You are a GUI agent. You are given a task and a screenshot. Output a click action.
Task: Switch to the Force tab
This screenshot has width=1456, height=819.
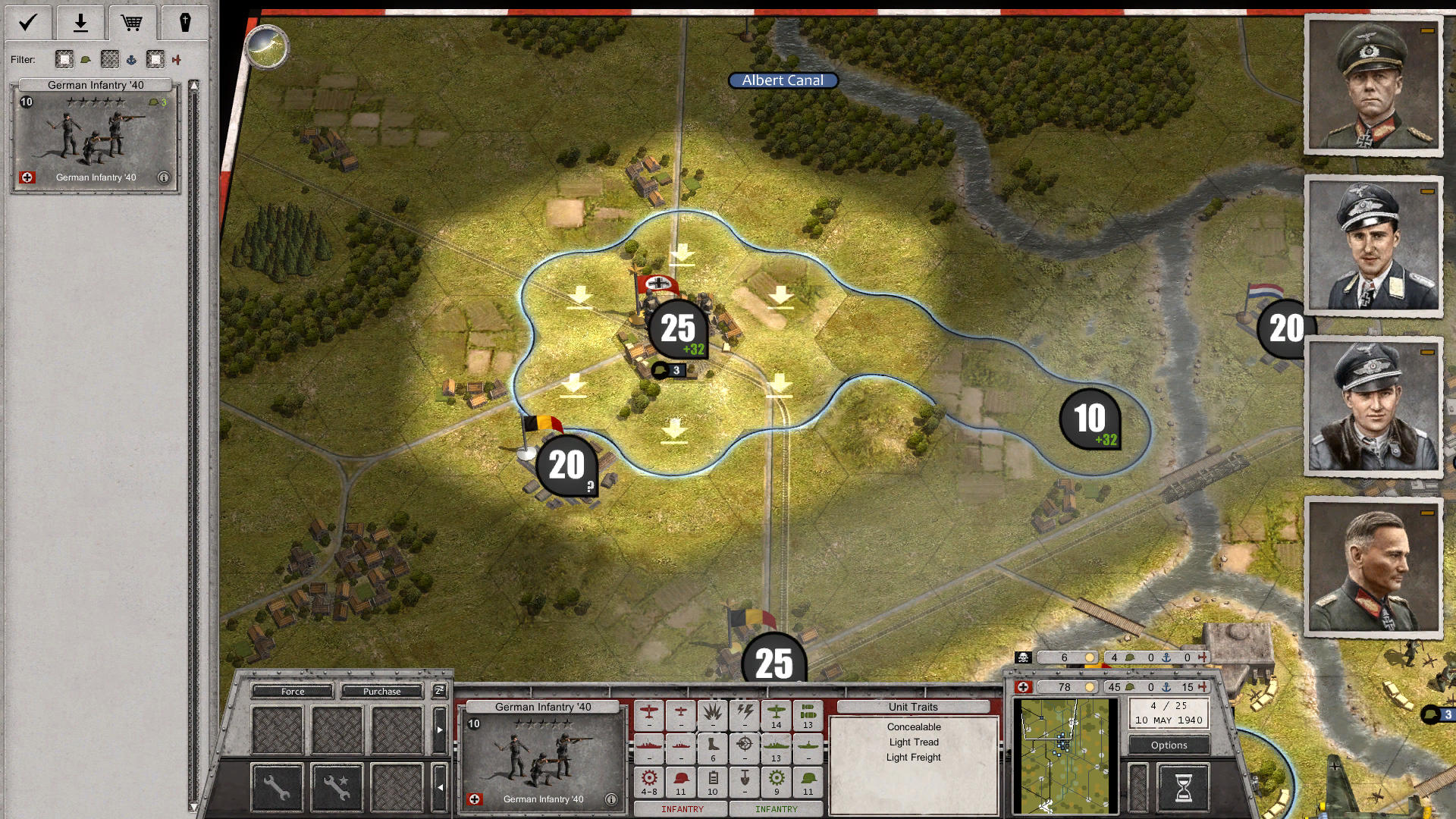pyautogui.click(x=292, y=692)
